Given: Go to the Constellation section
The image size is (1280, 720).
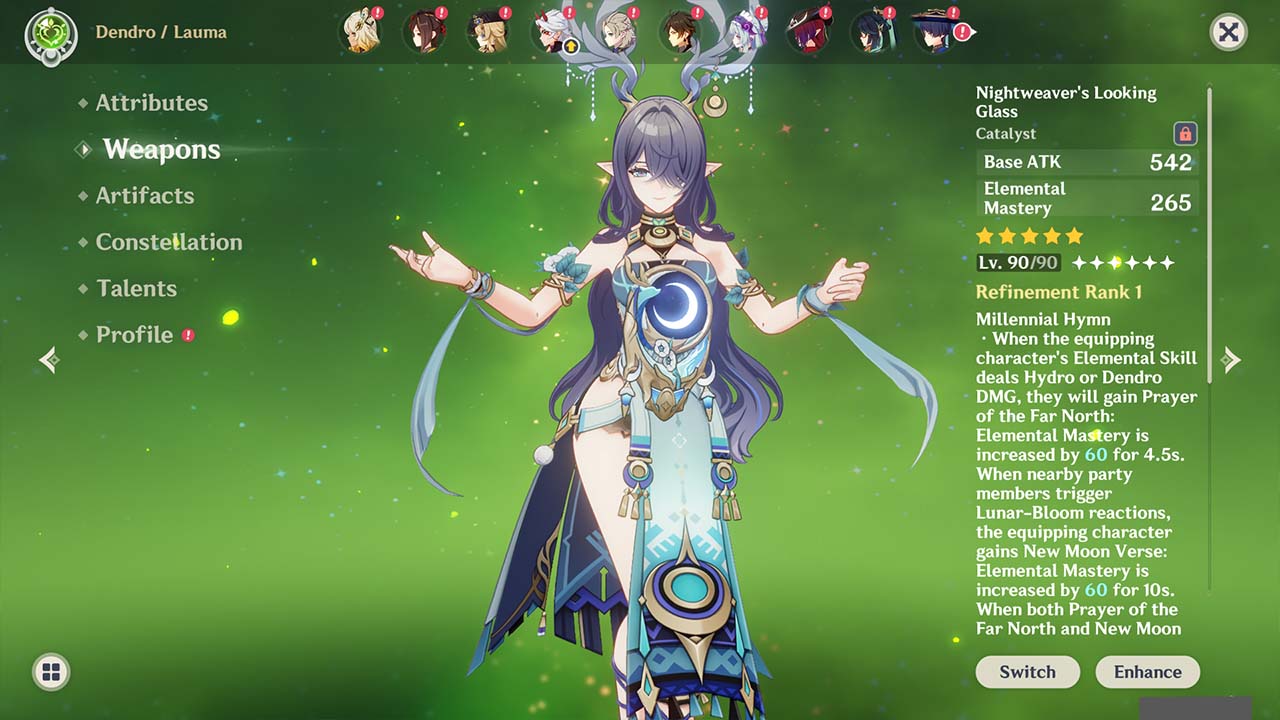Looking at the screenshot, I should click(x=168, y=242).
